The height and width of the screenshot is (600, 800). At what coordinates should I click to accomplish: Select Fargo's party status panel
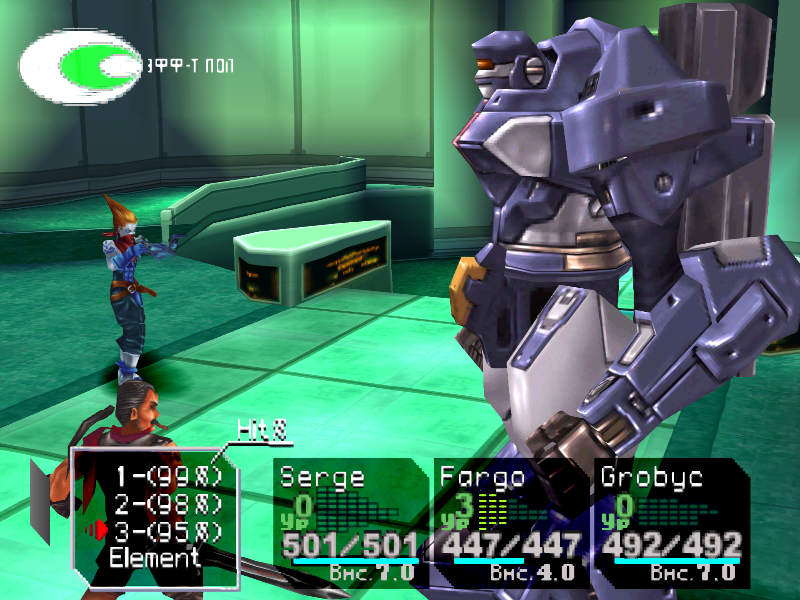[x=510, y=522]
